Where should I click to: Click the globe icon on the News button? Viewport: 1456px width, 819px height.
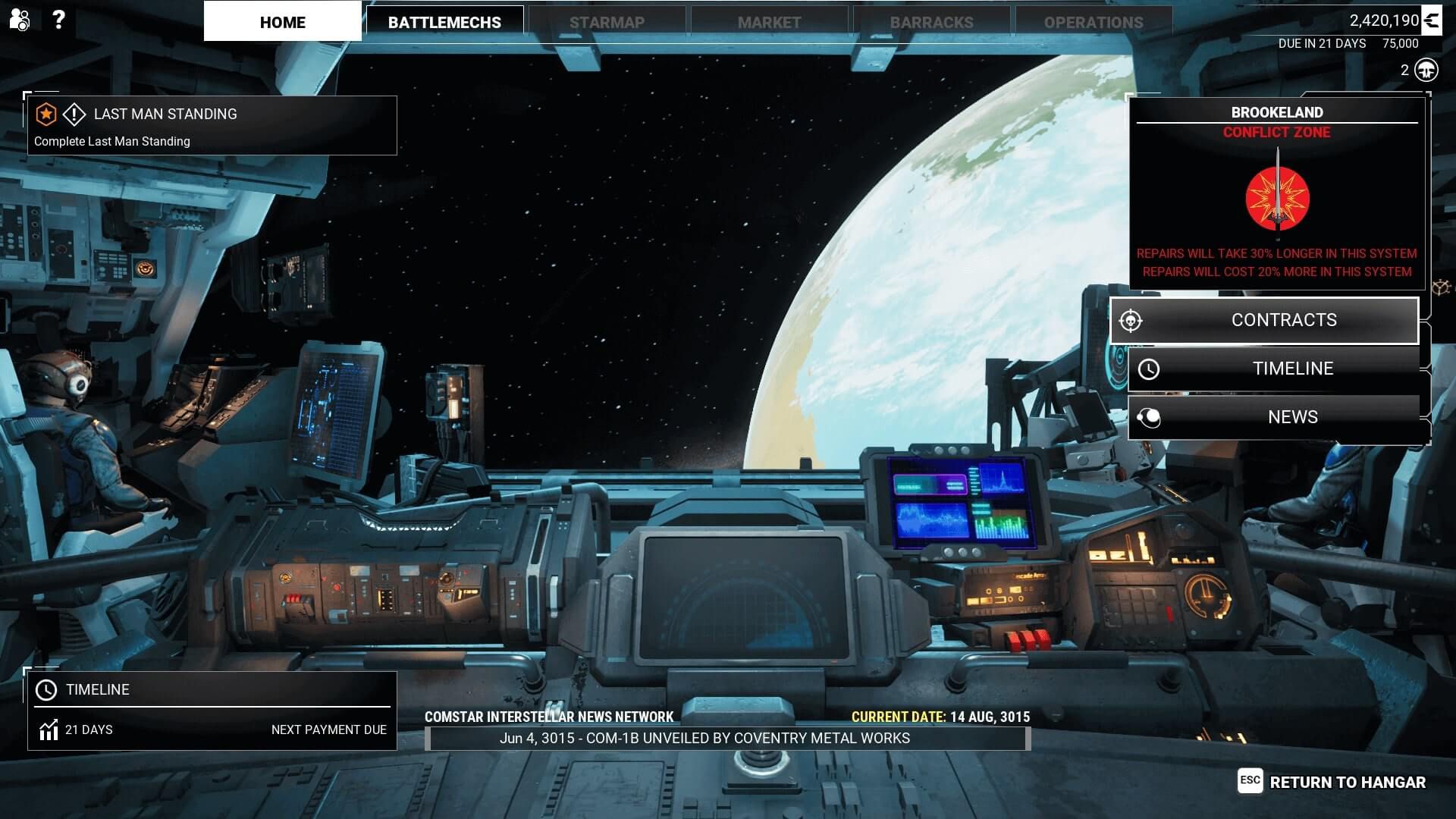(1149, 416)
